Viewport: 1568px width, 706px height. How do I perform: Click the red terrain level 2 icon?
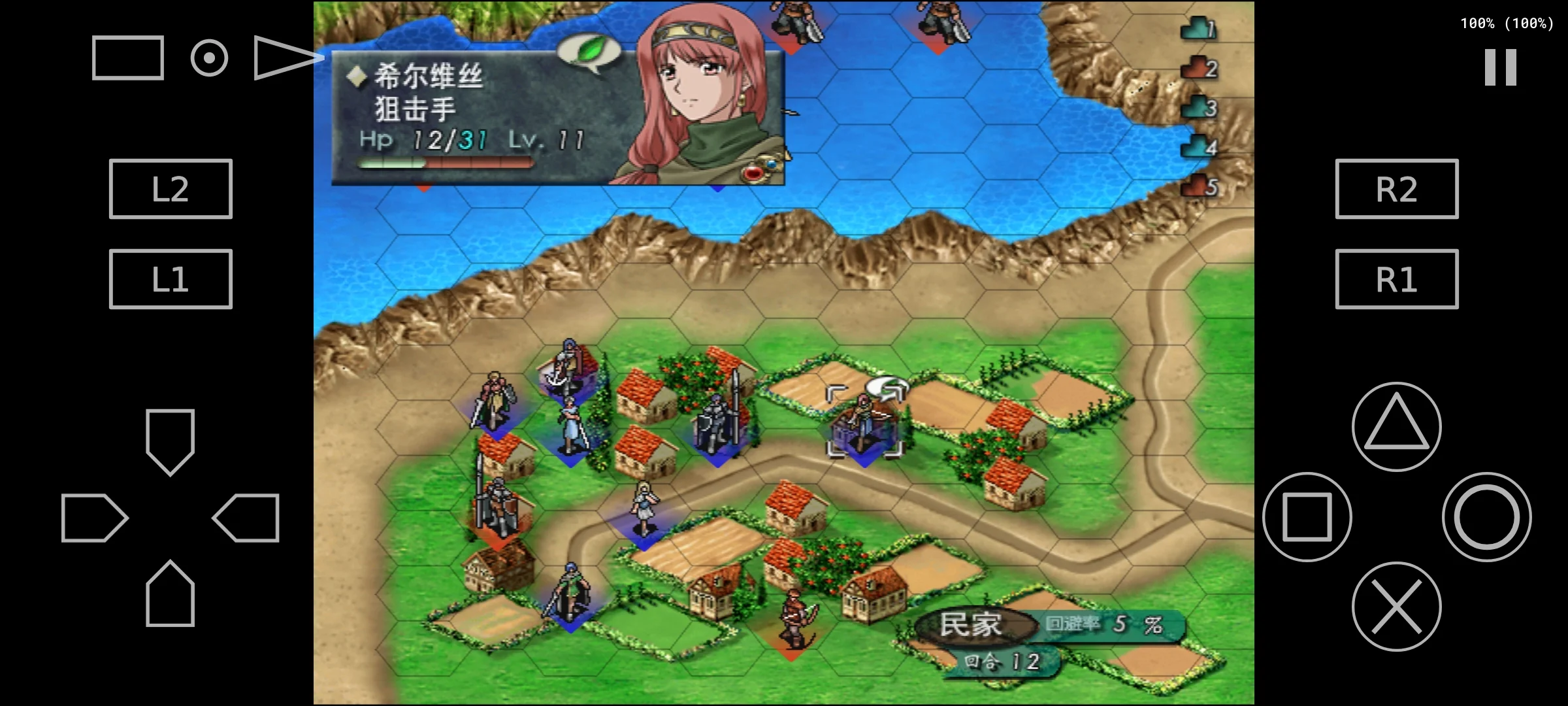pyautogui.click(x=1198, y=67)
